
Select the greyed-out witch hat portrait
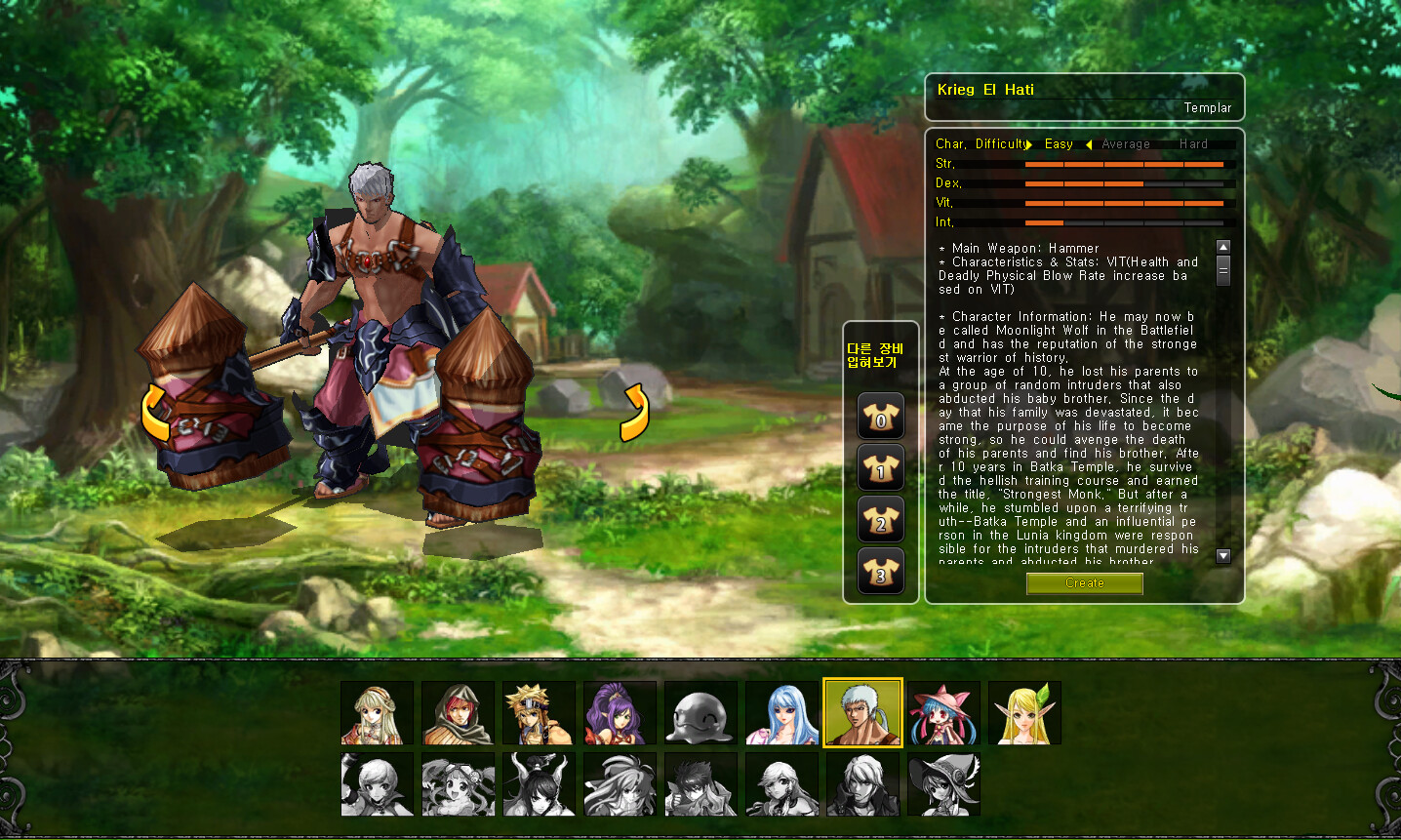click(943, 783)
